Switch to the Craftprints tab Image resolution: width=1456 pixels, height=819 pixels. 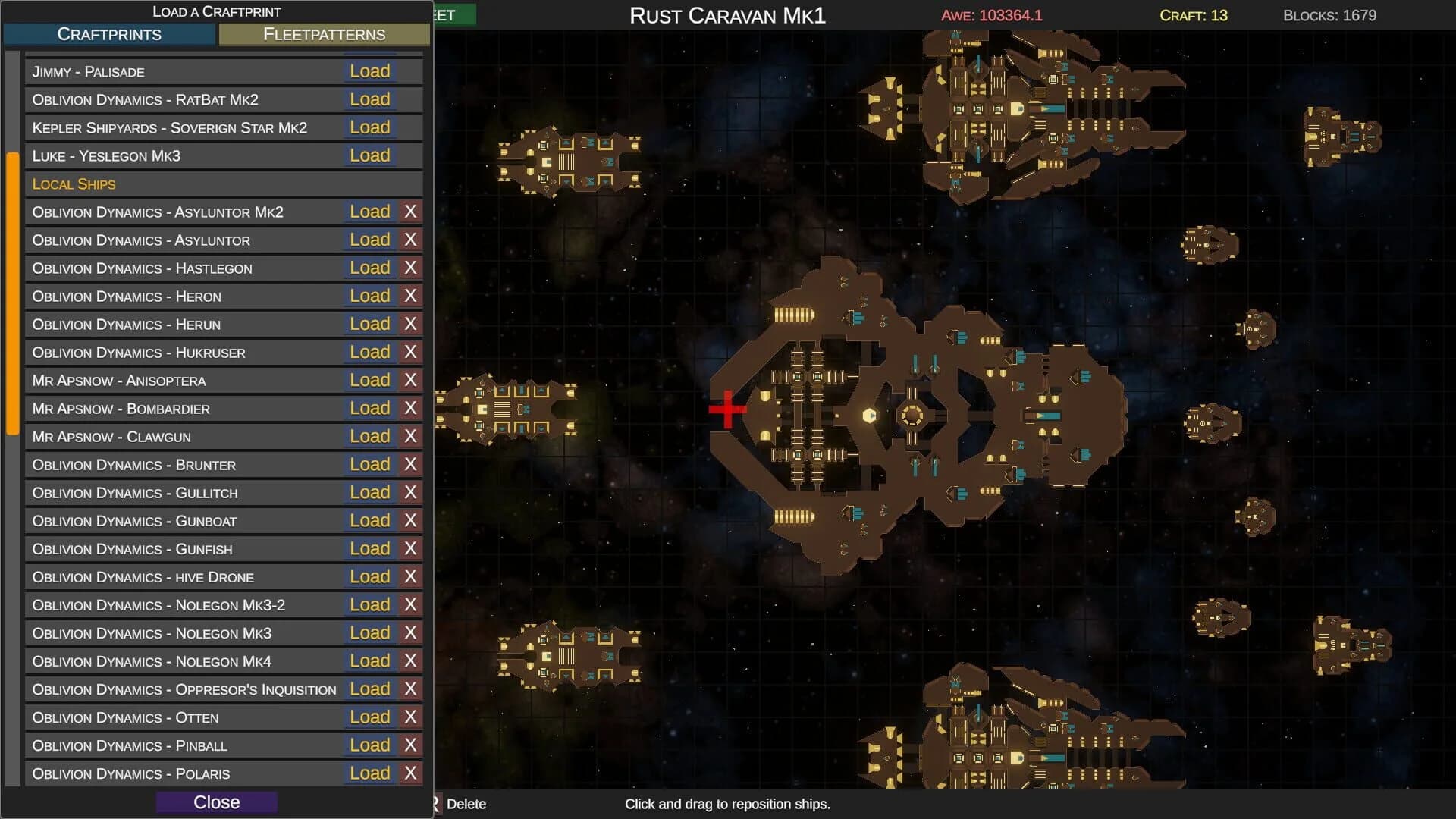(109, 34)
